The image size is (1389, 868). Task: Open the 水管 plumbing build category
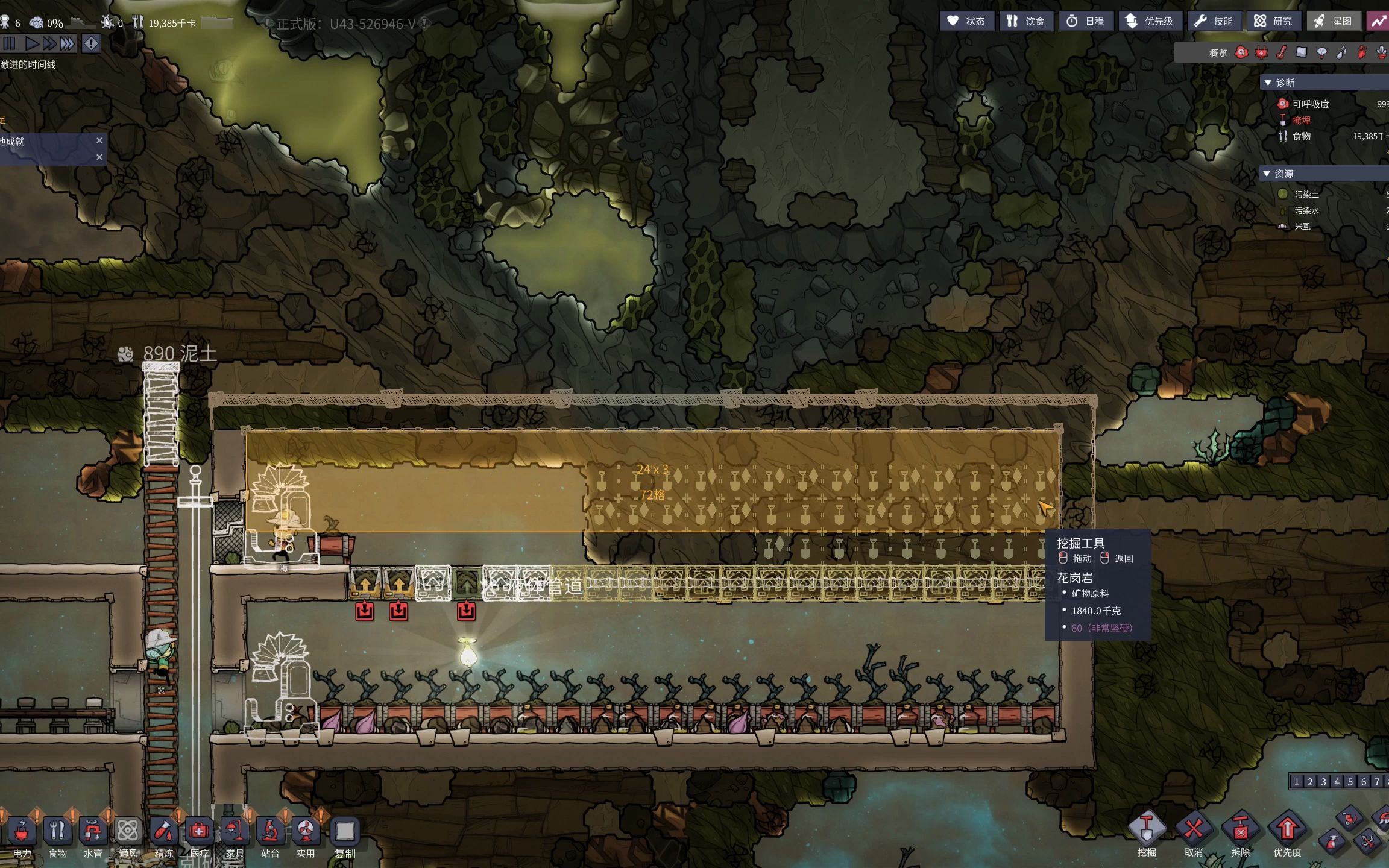(92, 836)
